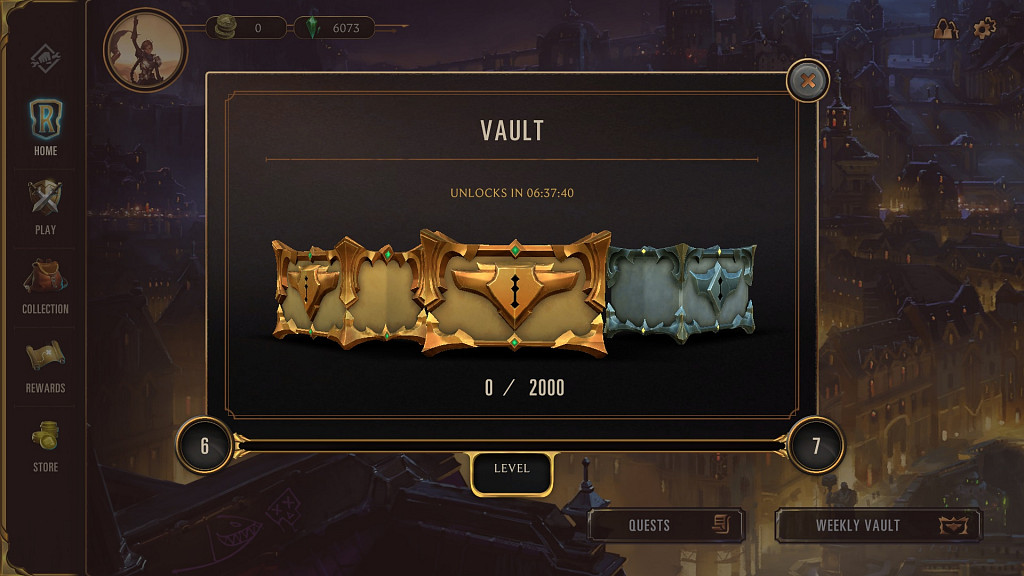Open the gear settings icon
The height and width of the screenshot is (576, 1024).
(x=984, y=28)
